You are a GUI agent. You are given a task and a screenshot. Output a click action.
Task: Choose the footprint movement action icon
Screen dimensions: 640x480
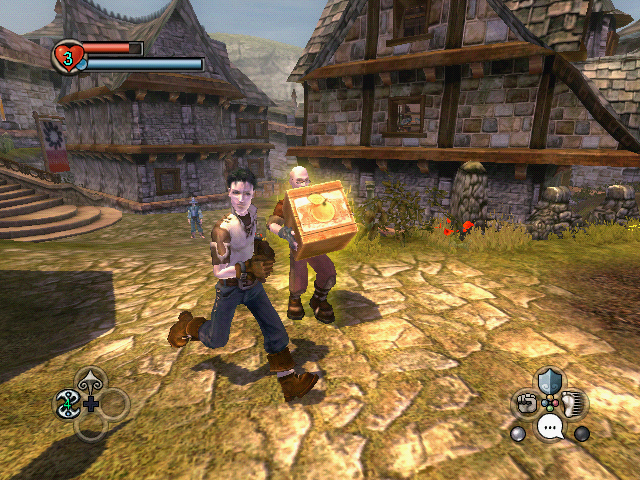click(x=573, y=404)
